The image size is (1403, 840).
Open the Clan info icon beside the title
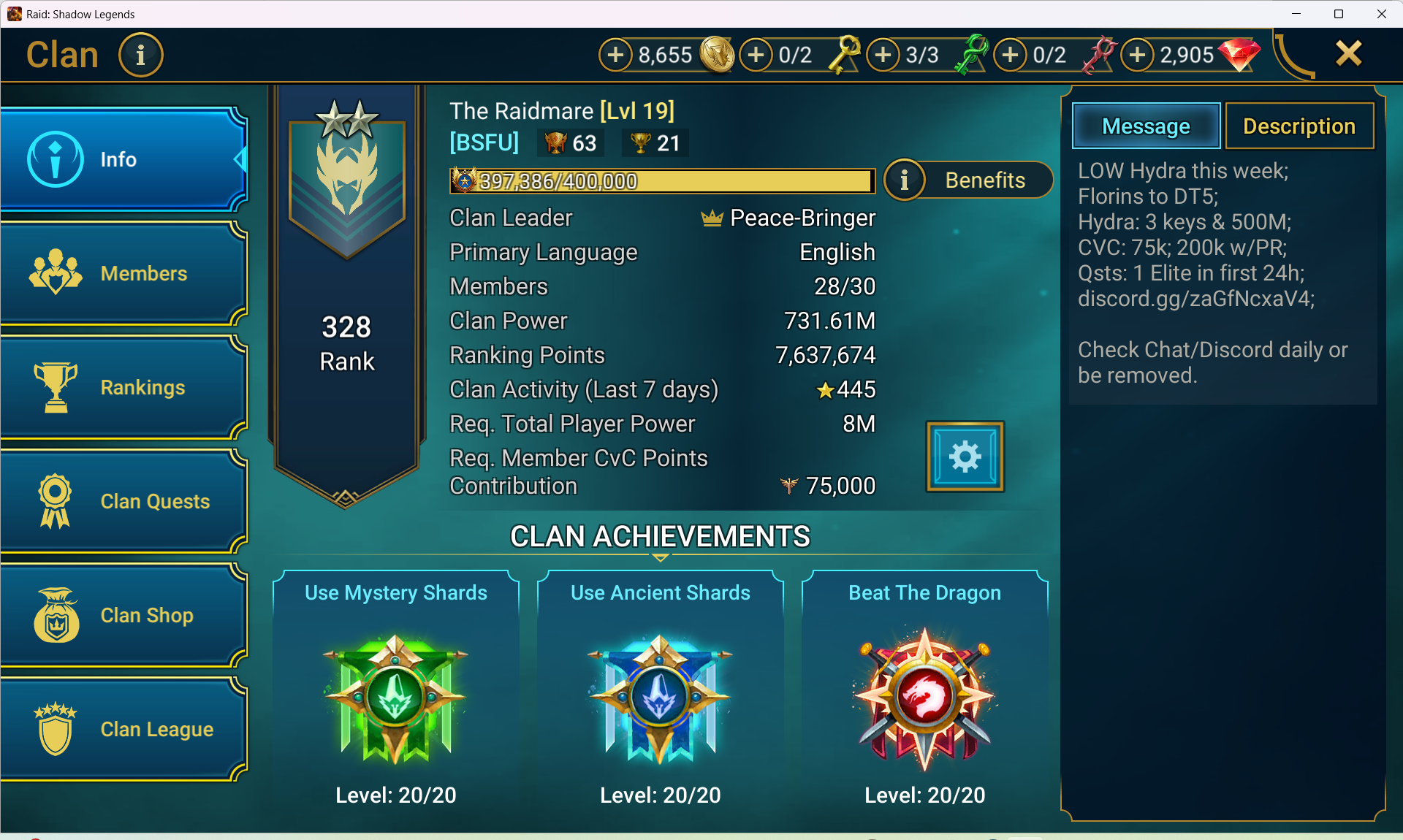[140, 55]
